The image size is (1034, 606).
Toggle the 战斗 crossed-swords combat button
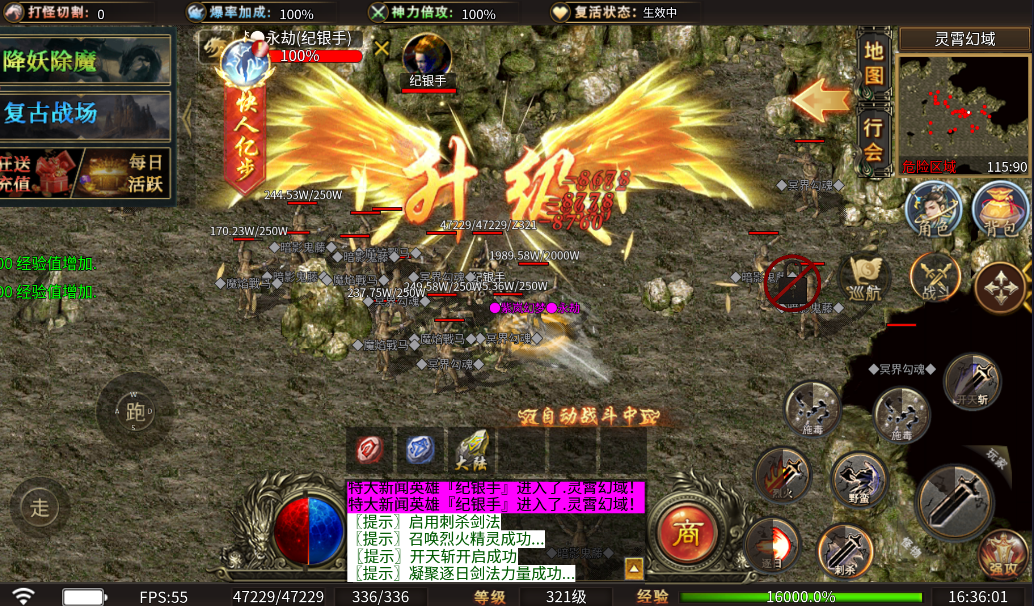(935, 279)
